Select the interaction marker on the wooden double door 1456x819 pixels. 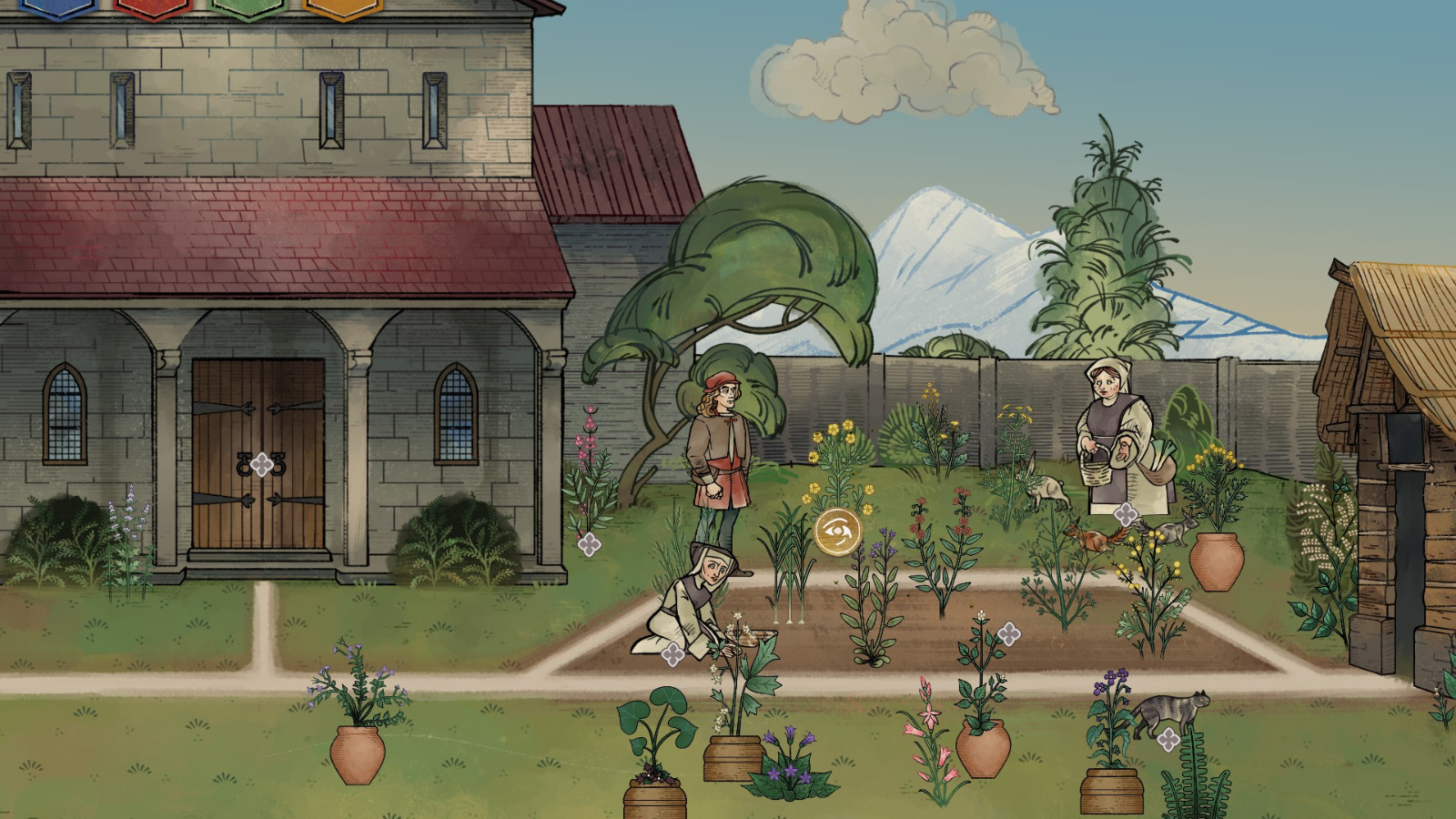tap(262, 465)
